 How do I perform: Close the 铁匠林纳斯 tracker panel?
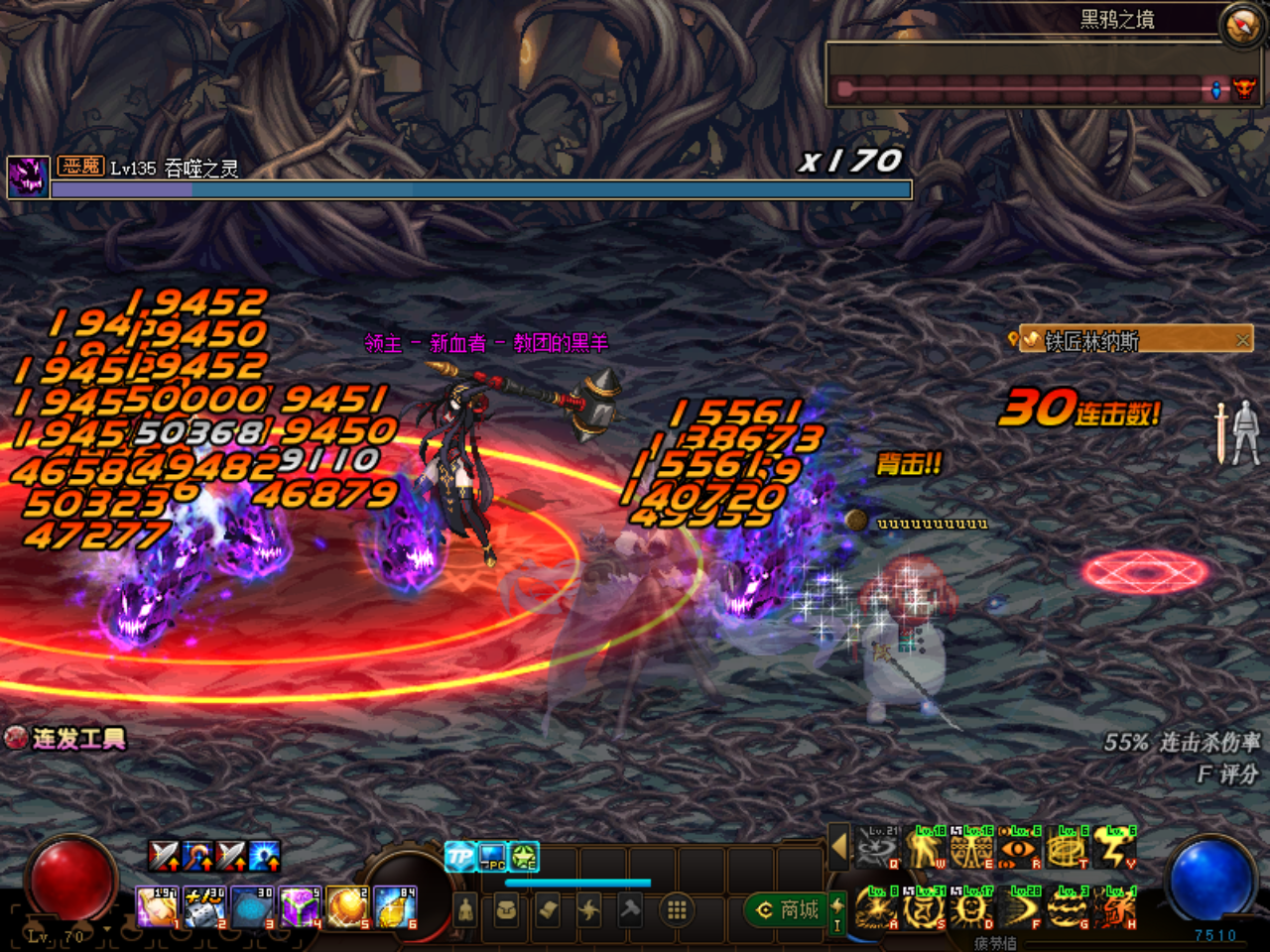(1242, 340)
